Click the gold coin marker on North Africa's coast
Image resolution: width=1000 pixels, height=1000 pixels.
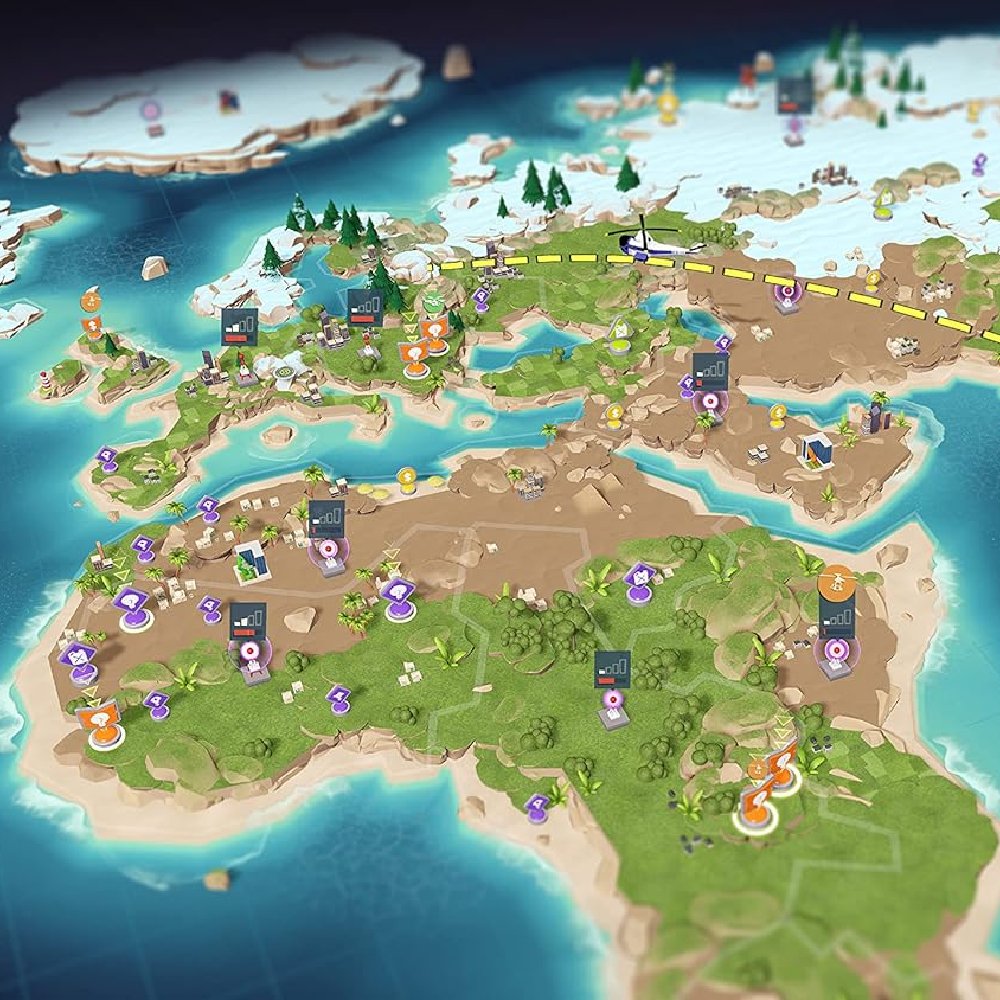click(406, 477)
